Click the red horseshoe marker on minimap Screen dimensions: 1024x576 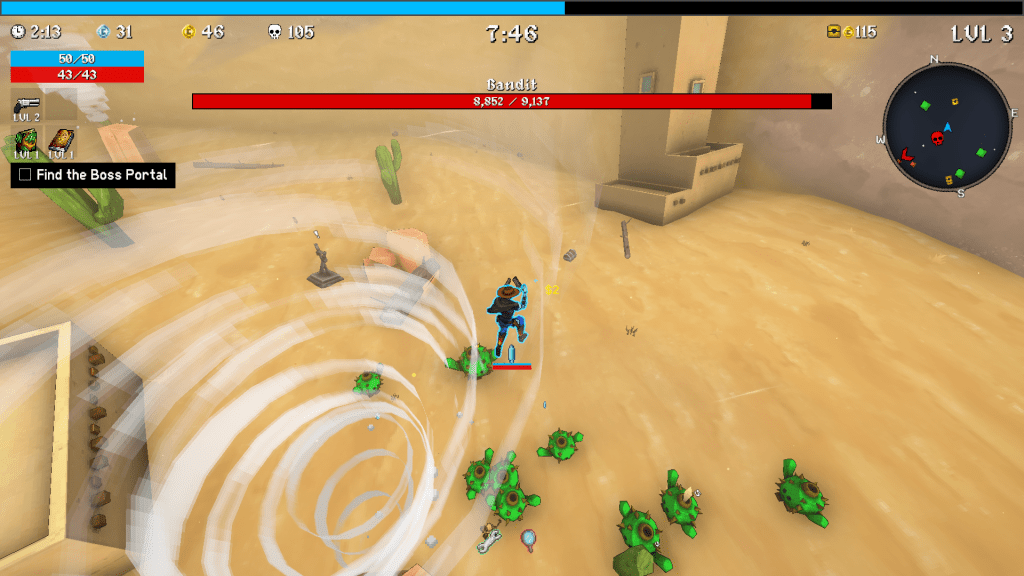[908, 155]
